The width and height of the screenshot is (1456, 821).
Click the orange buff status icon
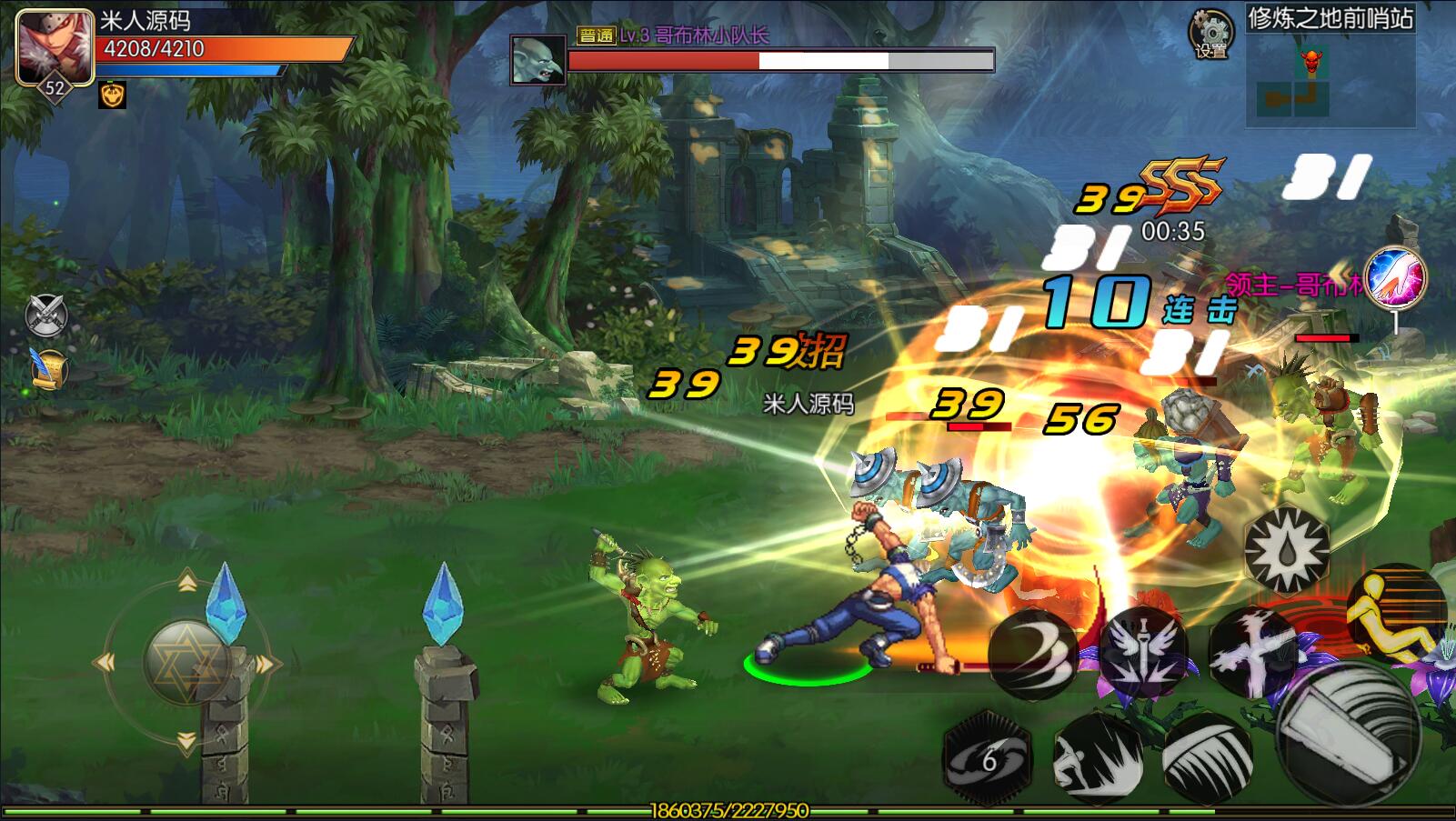pyautogui.click(x=113, y=95)
